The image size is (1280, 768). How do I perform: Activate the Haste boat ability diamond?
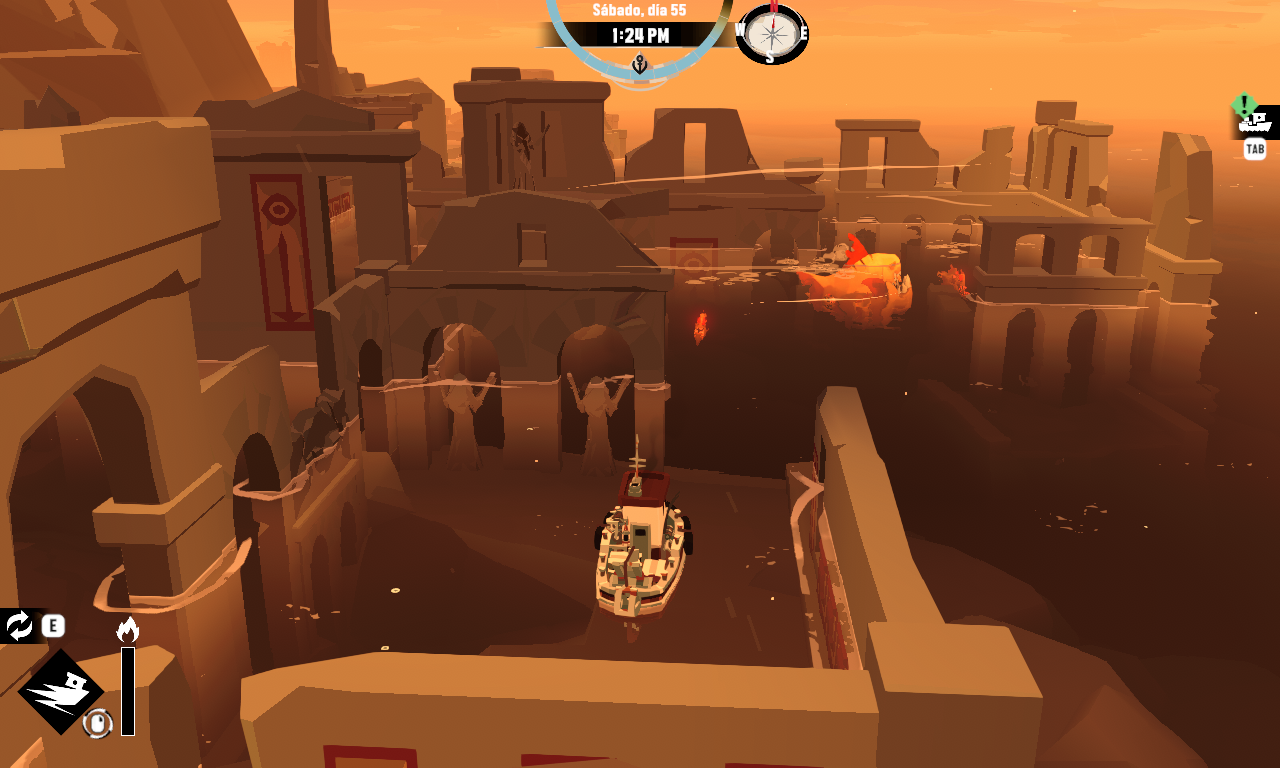pos(60,692)
